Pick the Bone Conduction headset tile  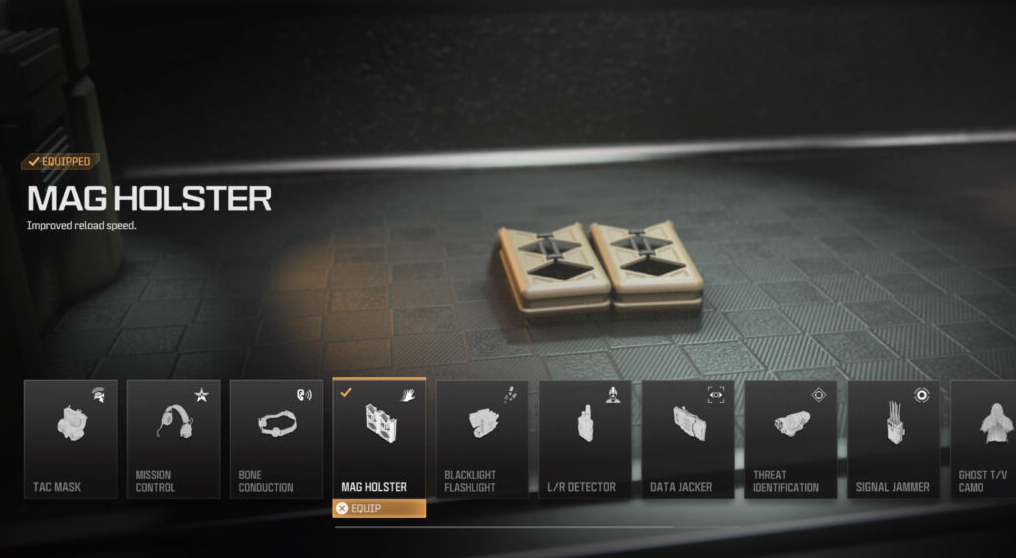(x=276, y=439)
